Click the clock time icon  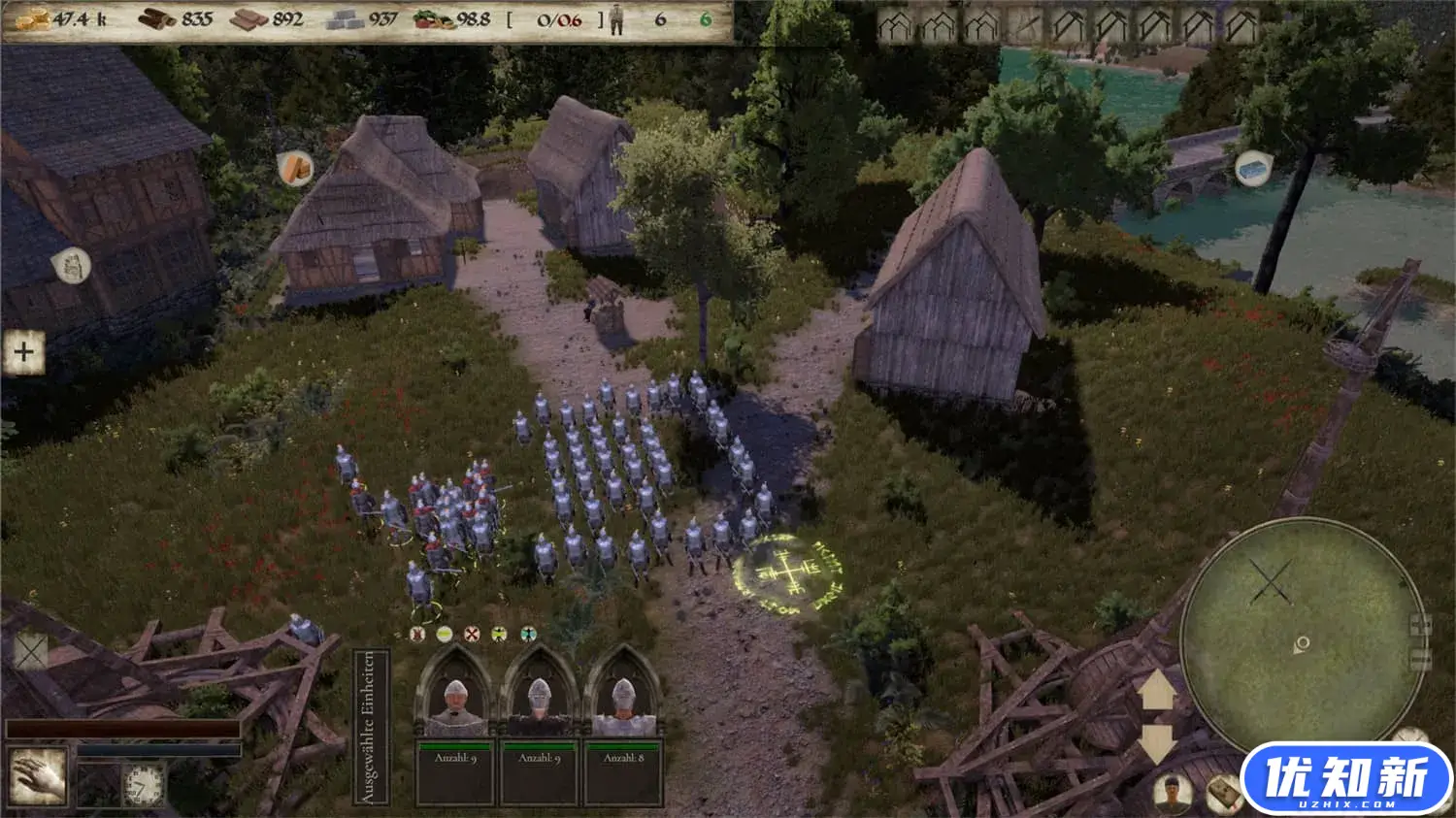[143, 784]
